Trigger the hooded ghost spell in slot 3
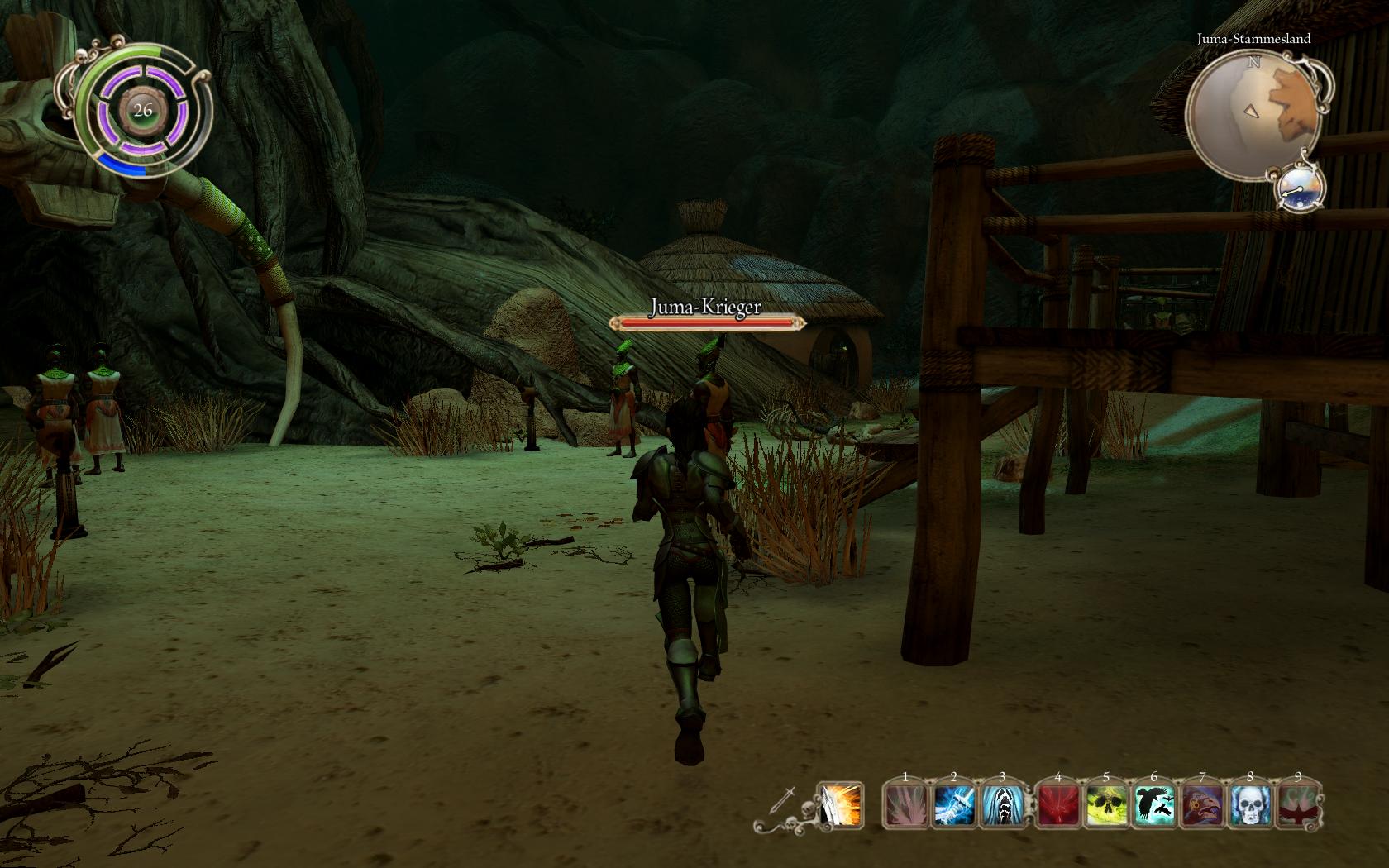 pos(1003,806)
